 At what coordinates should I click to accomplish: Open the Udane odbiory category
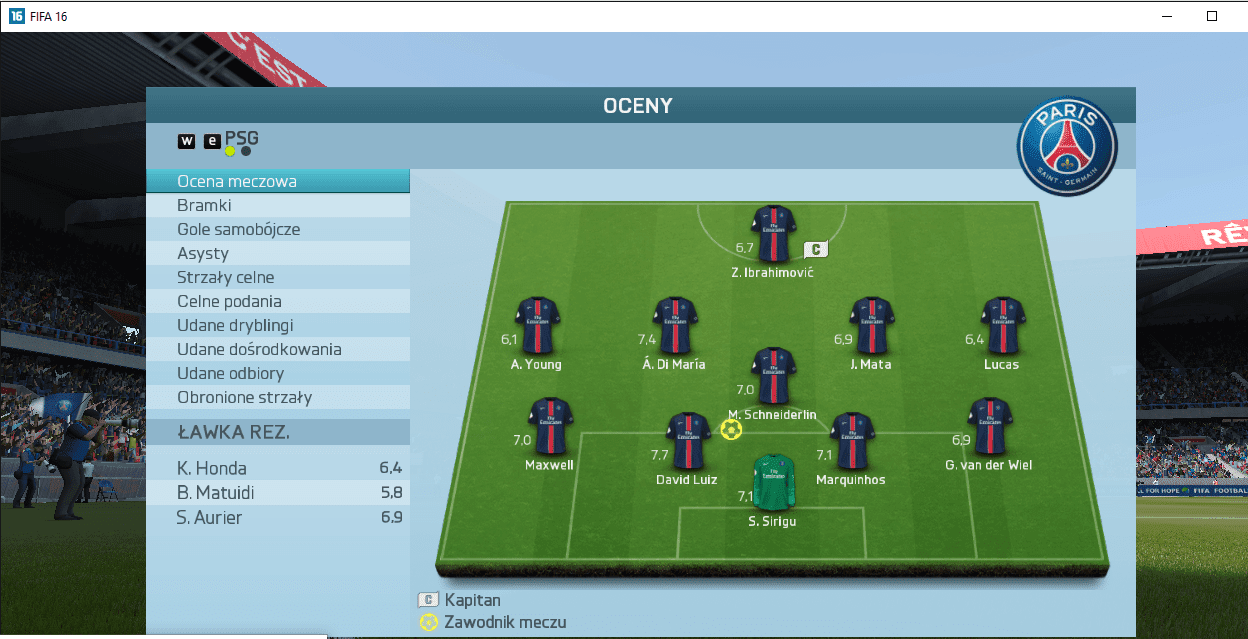pos(277,374)
